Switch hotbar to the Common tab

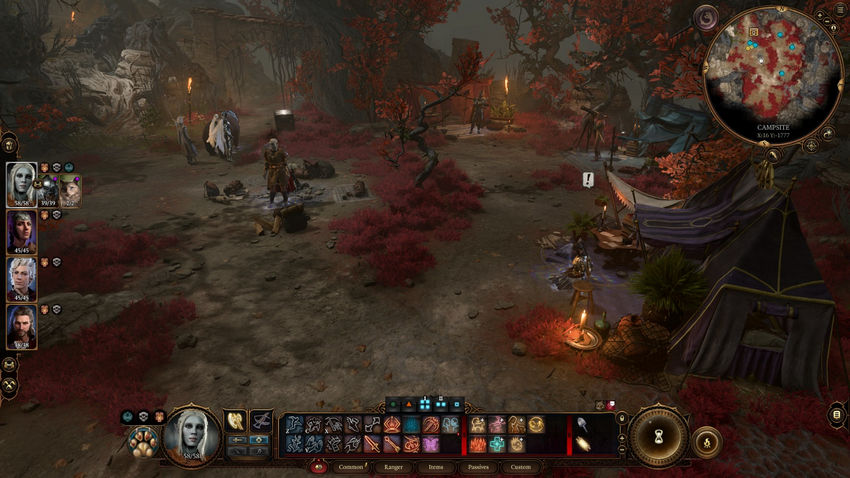click(351, 467)
